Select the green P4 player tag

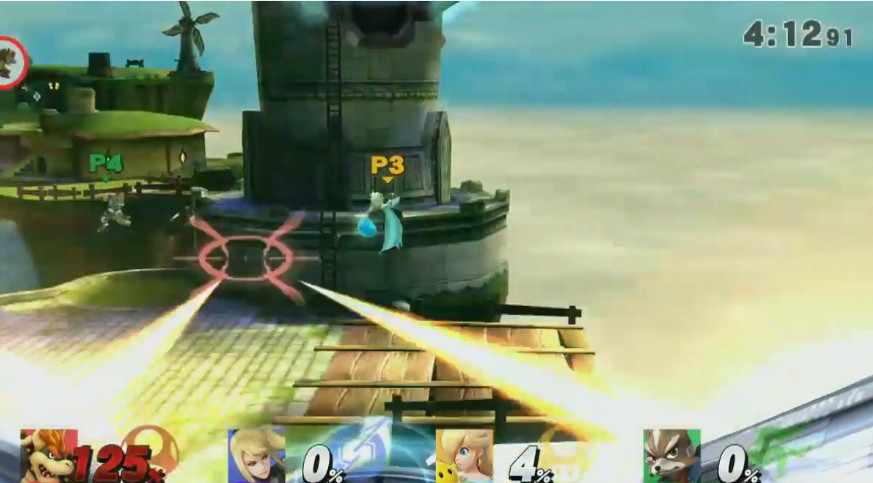pos(105,163)
